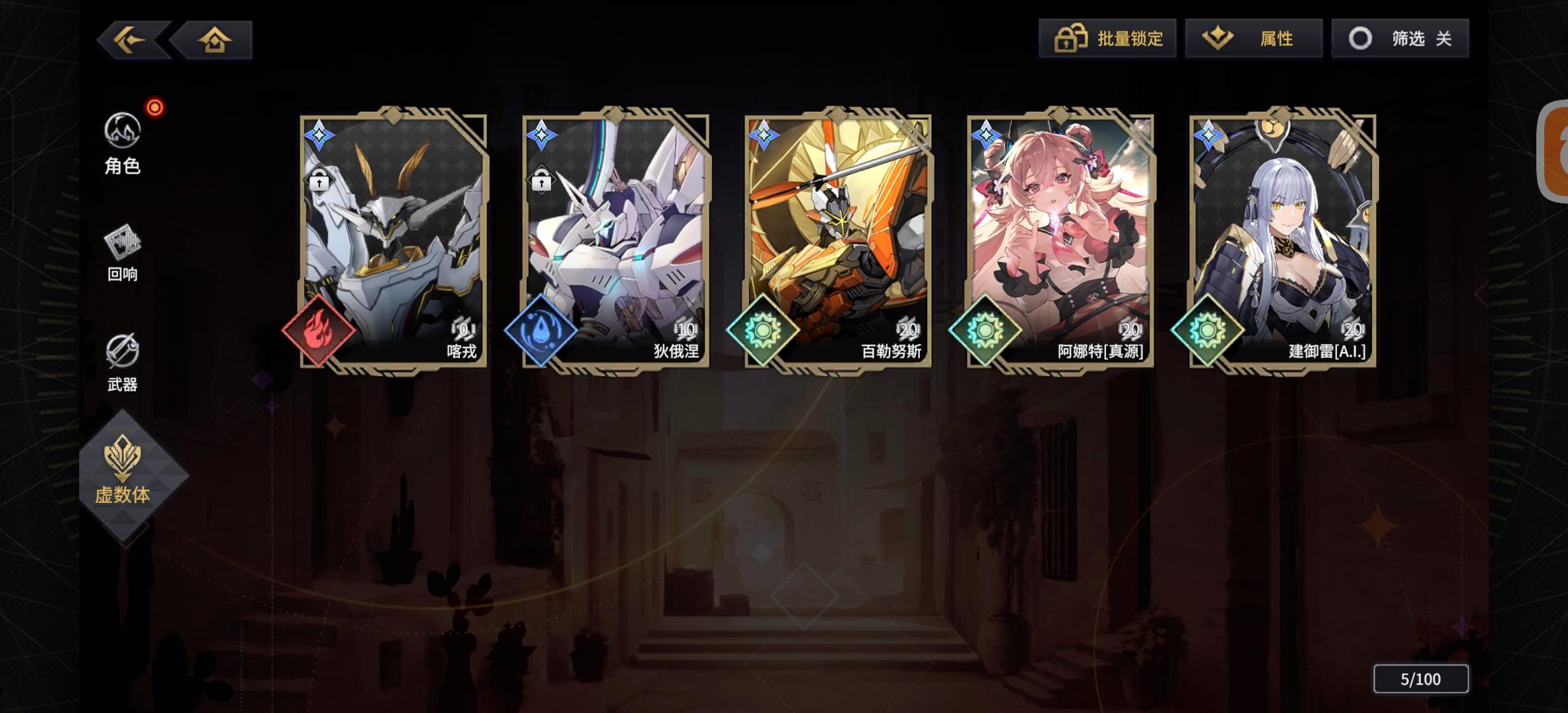The height and width of the screenshot is (713, 1568).
Task: Unlock 狄俄涅 using its padlock icon
Action: tap(543, 180)
